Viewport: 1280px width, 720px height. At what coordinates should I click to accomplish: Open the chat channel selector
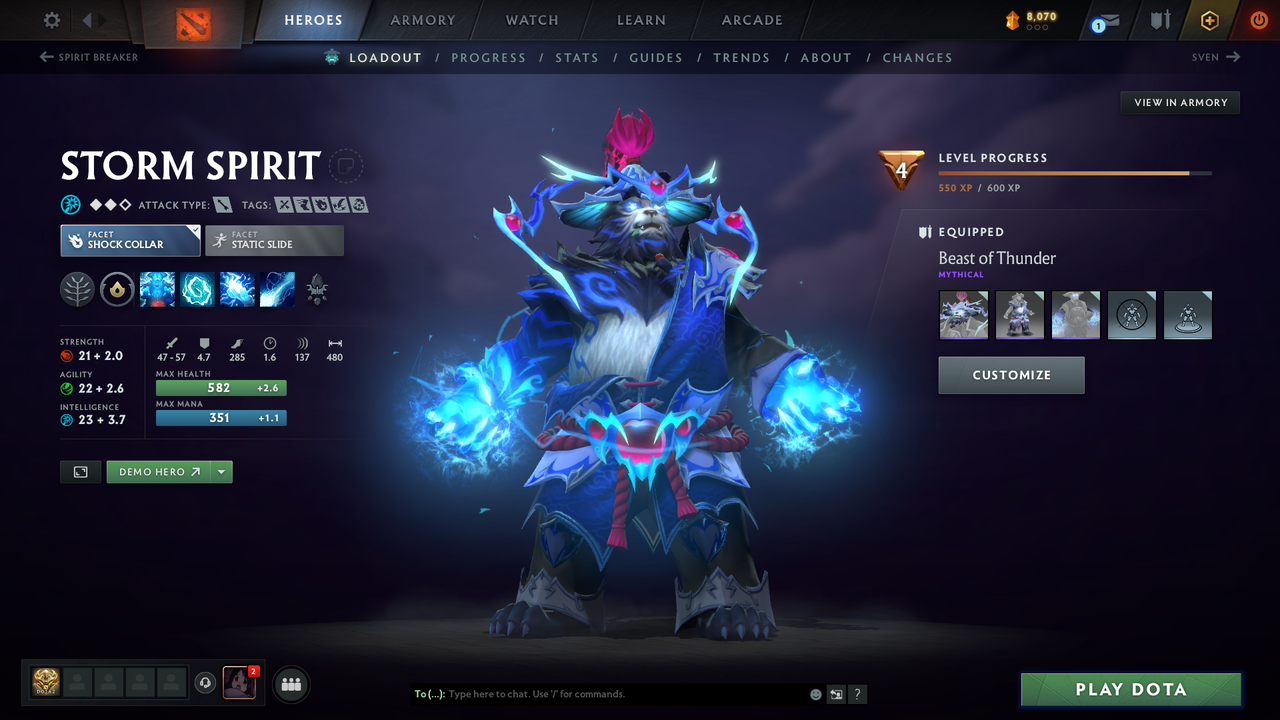[x=430, y=694]
